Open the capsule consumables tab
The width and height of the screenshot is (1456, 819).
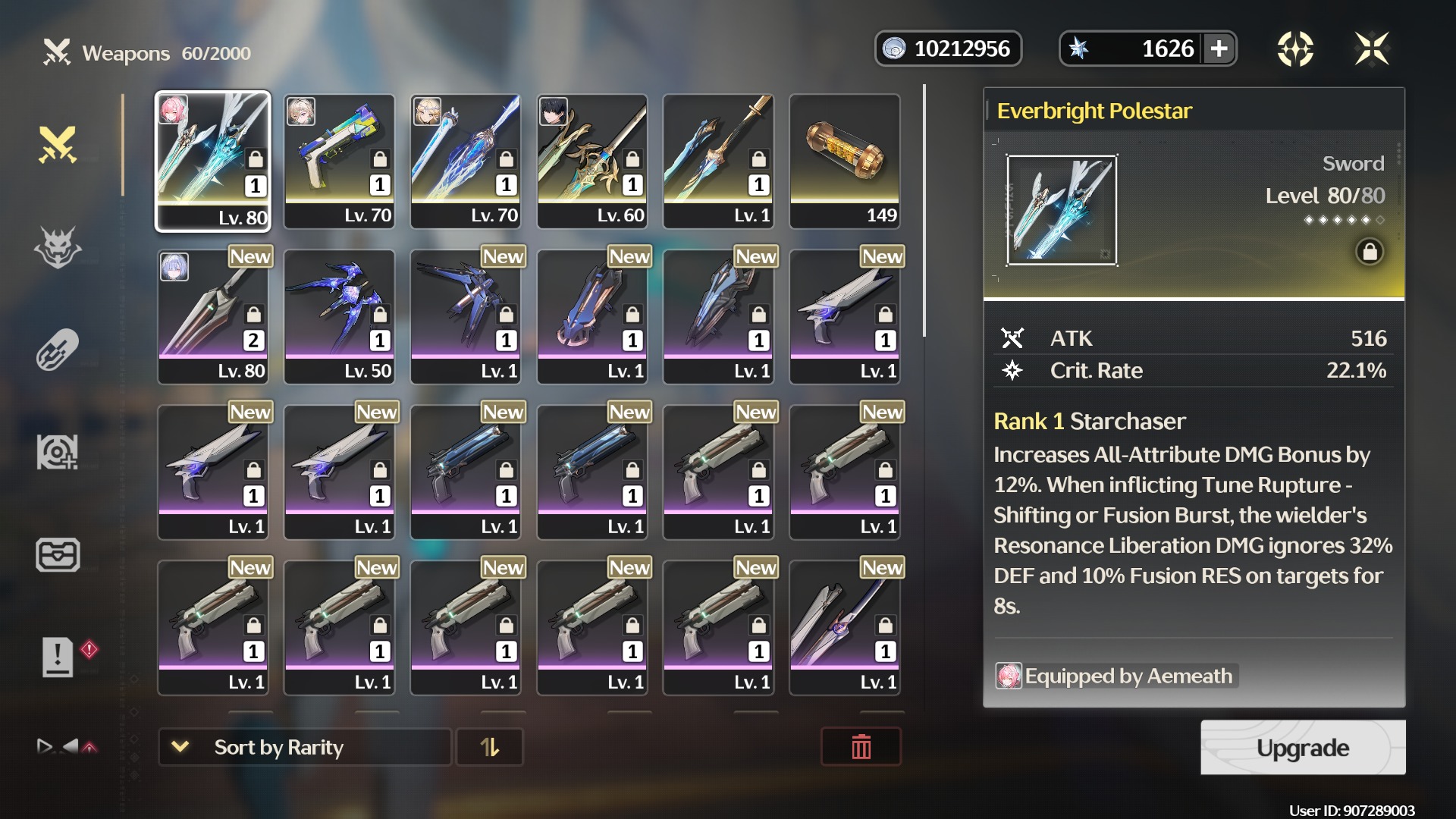[x=58, y=350]
